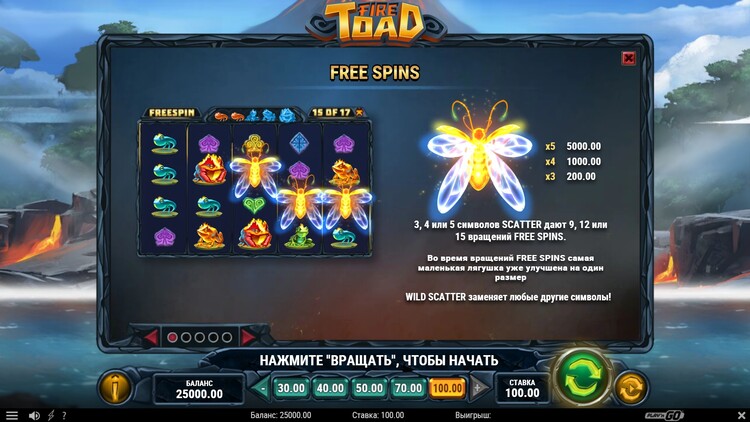The width and height of the screenshot is (750, 422).
Task: Increase the bet with the plus button
Action: tap(477, 388)
